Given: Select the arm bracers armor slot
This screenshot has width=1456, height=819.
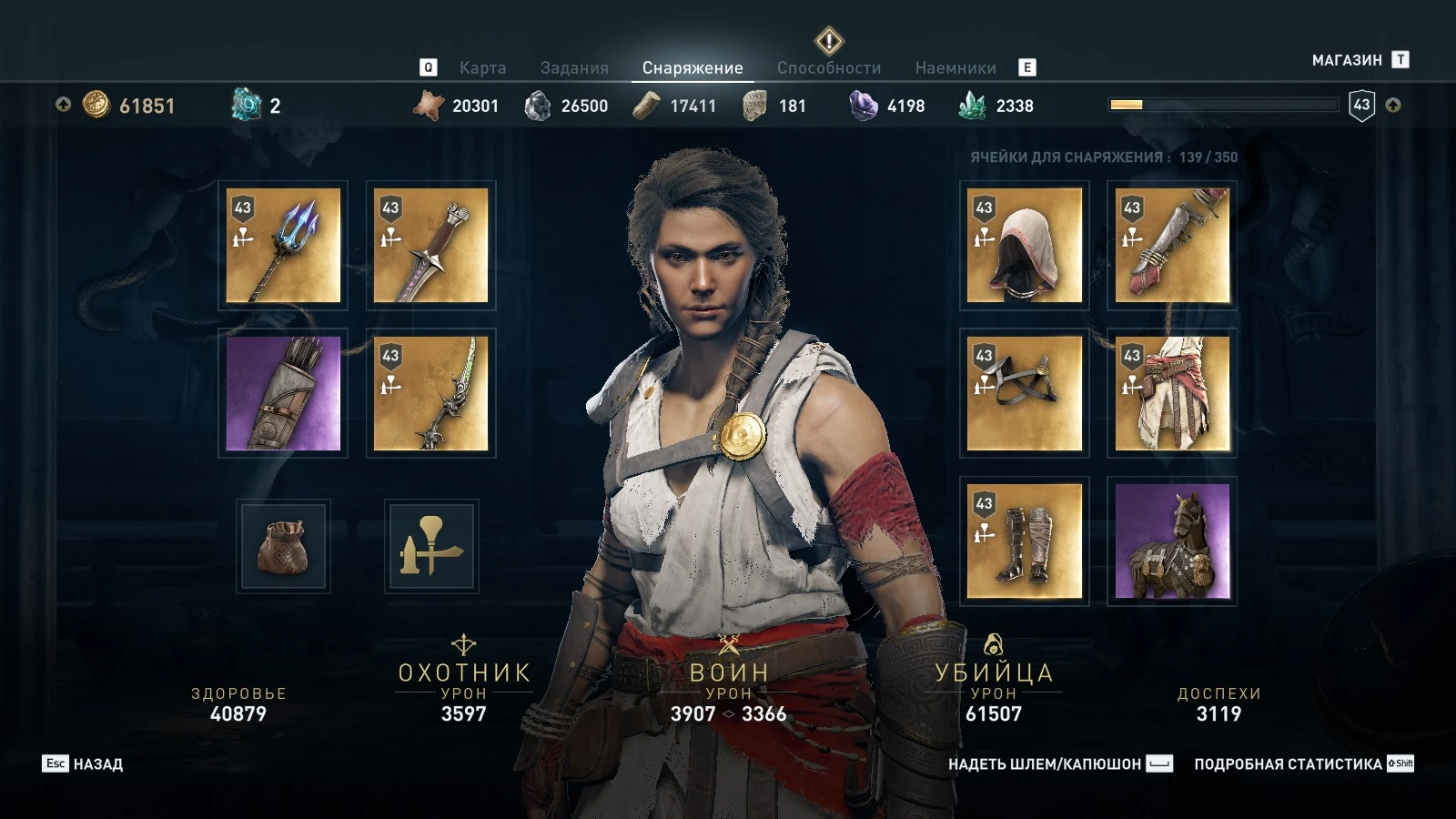Looking at the screenshot, I should [x=1172, y=246].
